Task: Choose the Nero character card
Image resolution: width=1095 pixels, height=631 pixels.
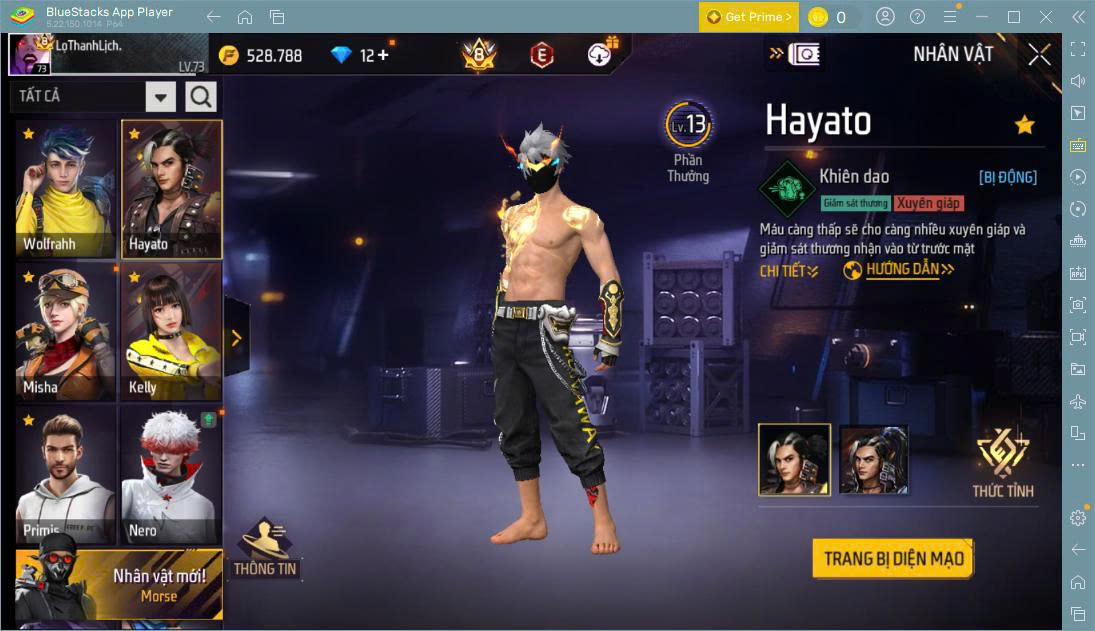Action: coord(171,475)
